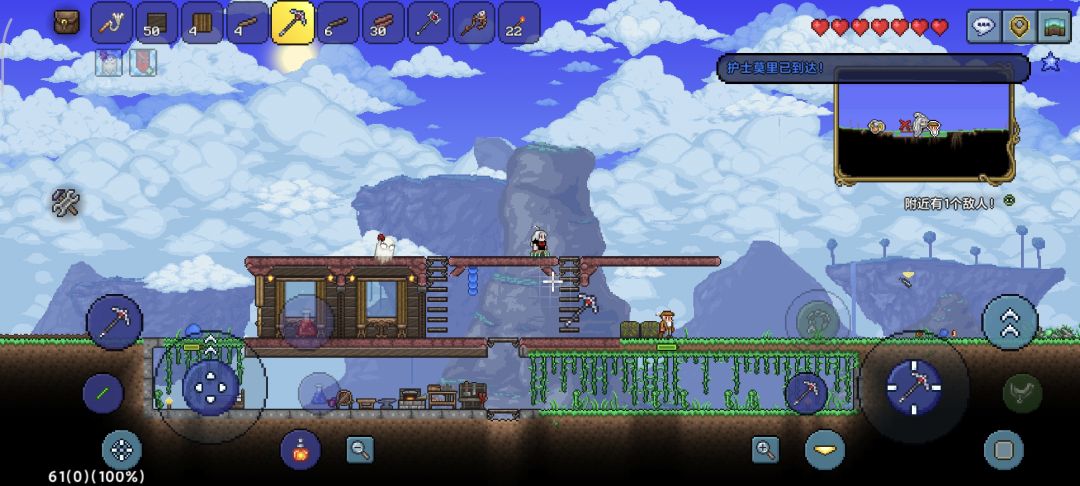The image size is (1080, 486).
Task: Tap the gold map pin button
Action: [1018, 26]
